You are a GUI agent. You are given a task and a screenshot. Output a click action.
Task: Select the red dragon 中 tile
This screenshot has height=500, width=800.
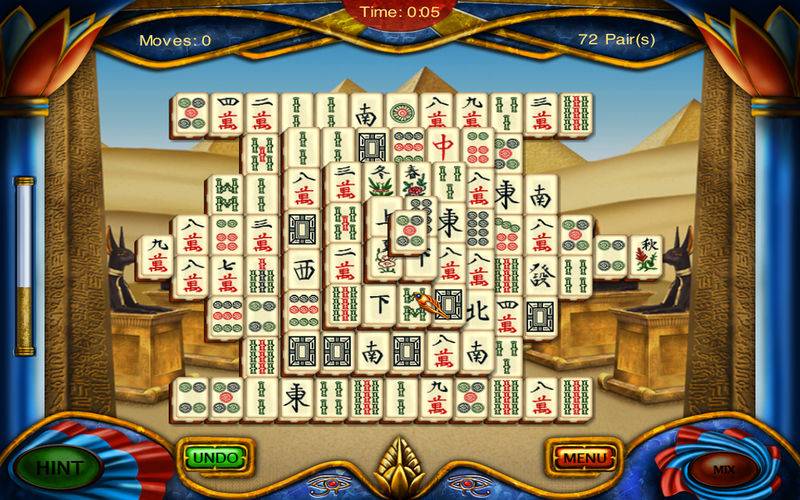point(443,149)
